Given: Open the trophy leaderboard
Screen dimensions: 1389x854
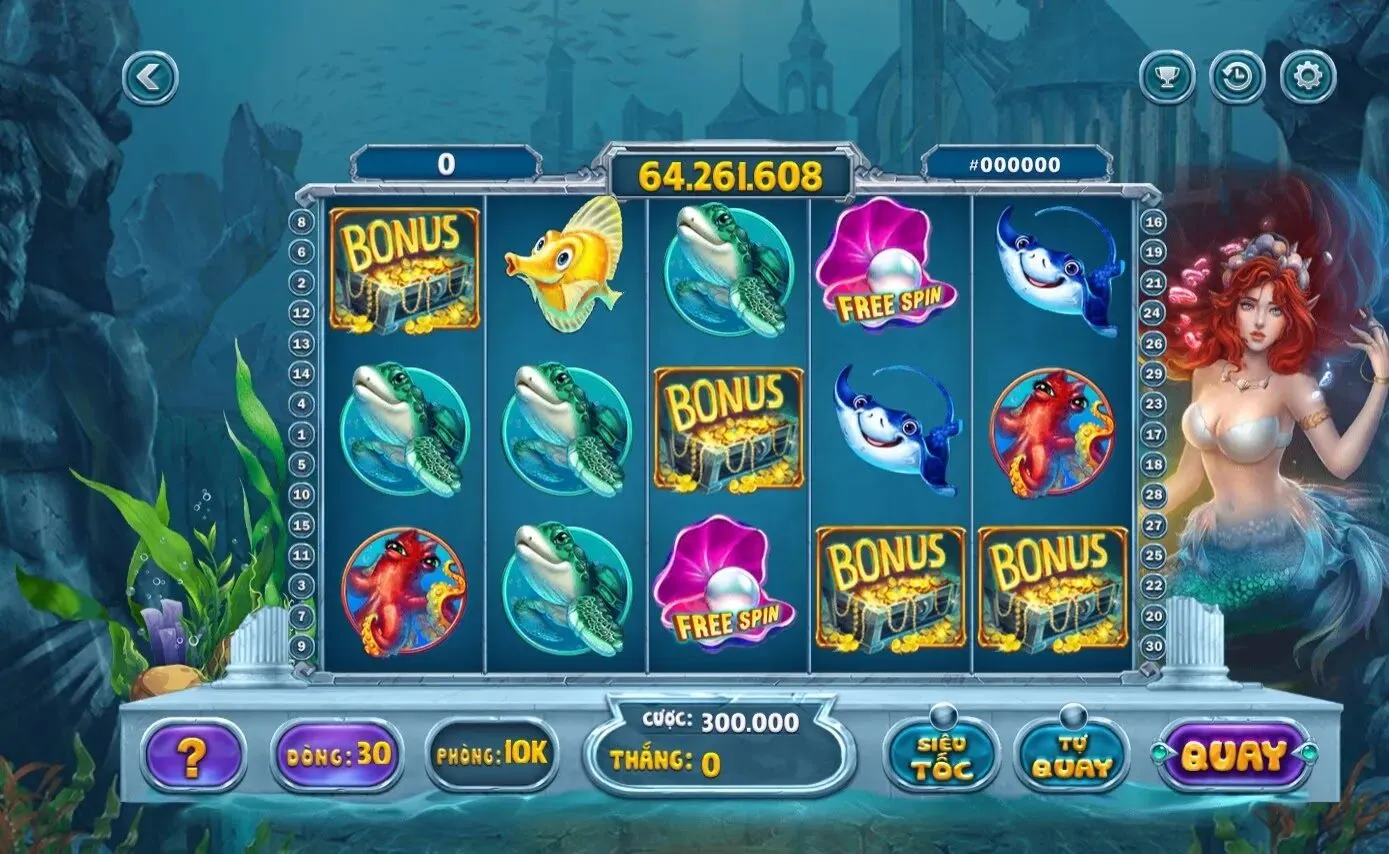Looking at the screenshot, I should pyautogui.click(x=1167, y=77).
